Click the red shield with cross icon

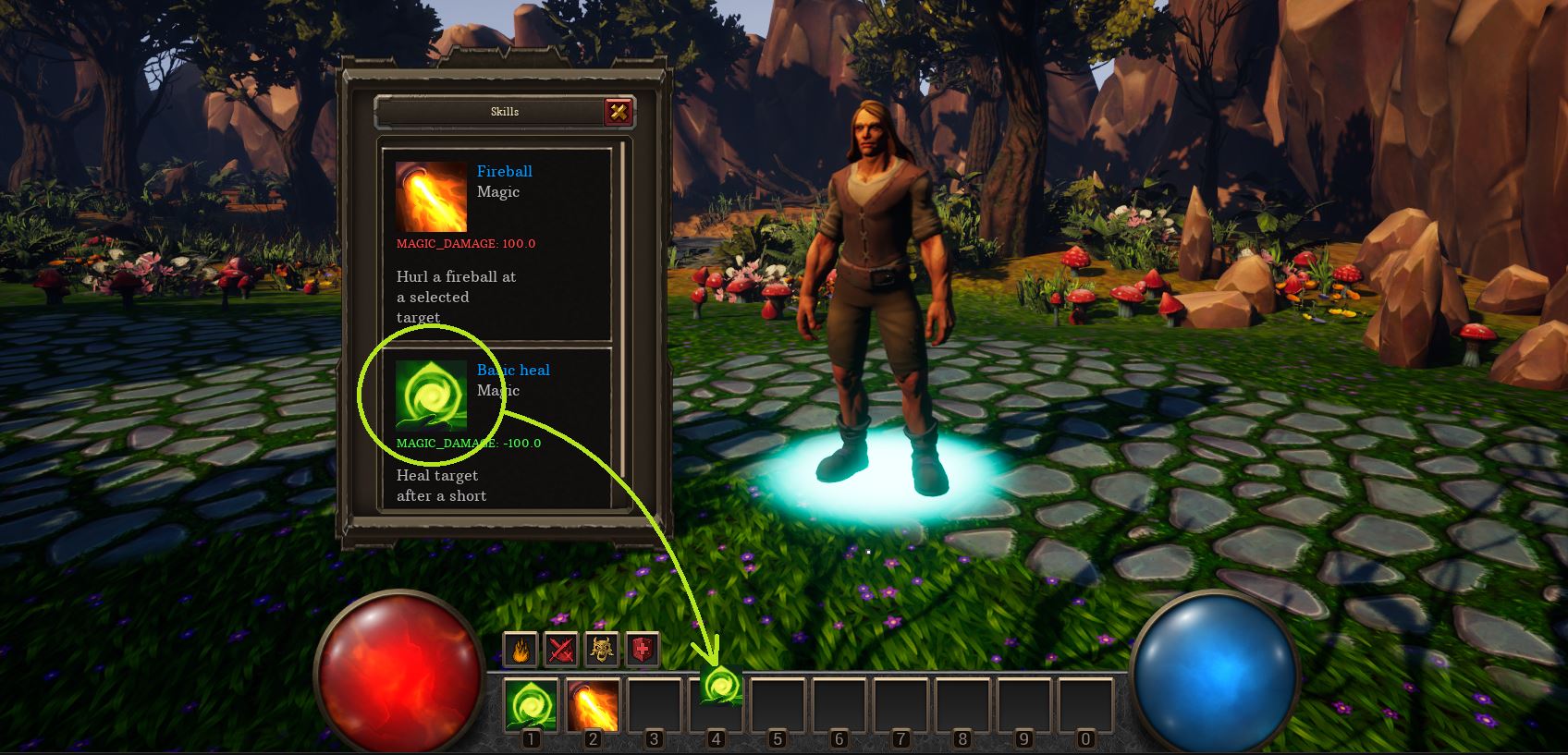coord(643,650)
